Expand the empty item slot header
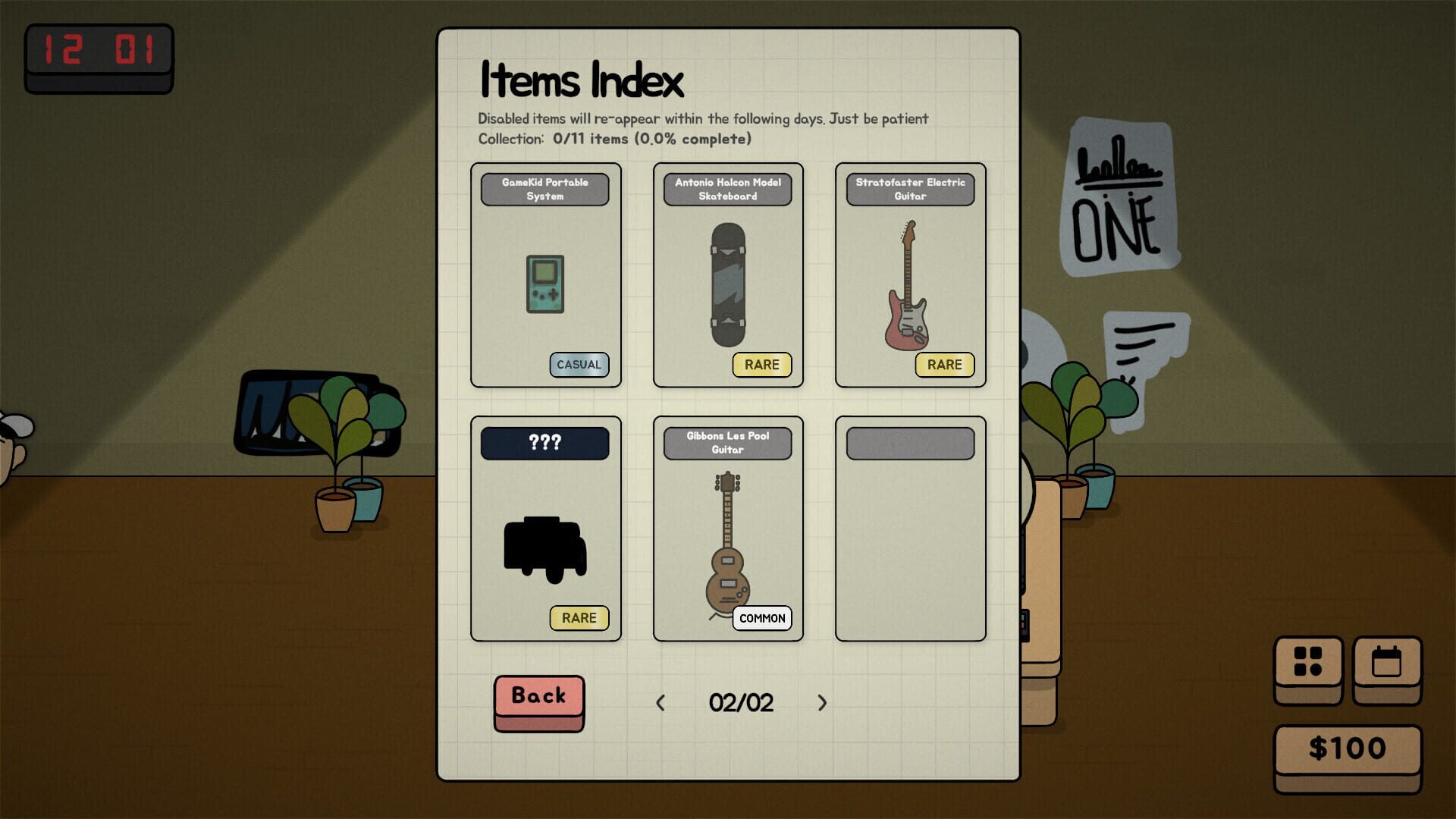 click(x=909, y=443)
